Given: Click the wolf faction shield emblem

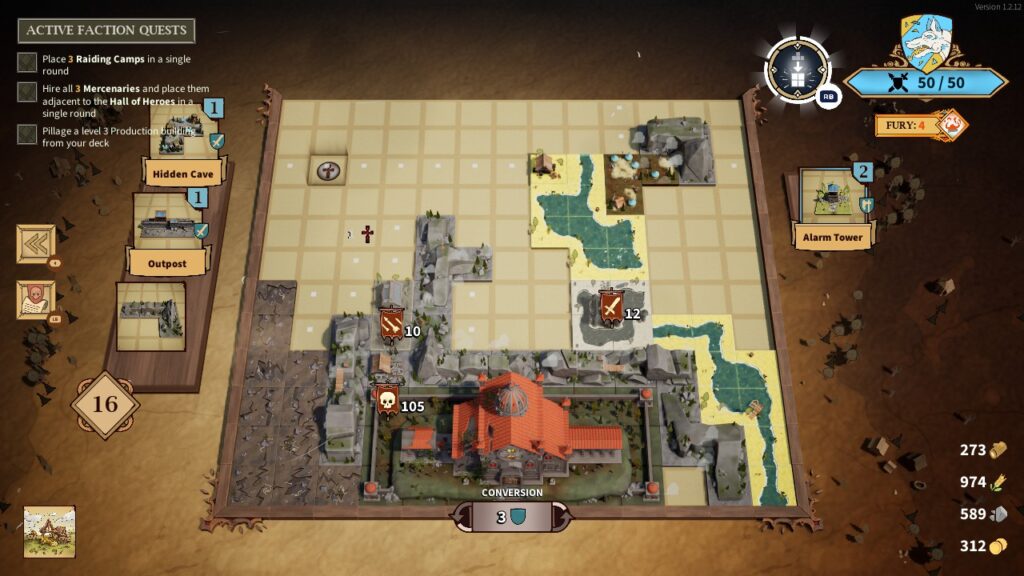Looking at the screenshot, I should click(x=925, y=43).
